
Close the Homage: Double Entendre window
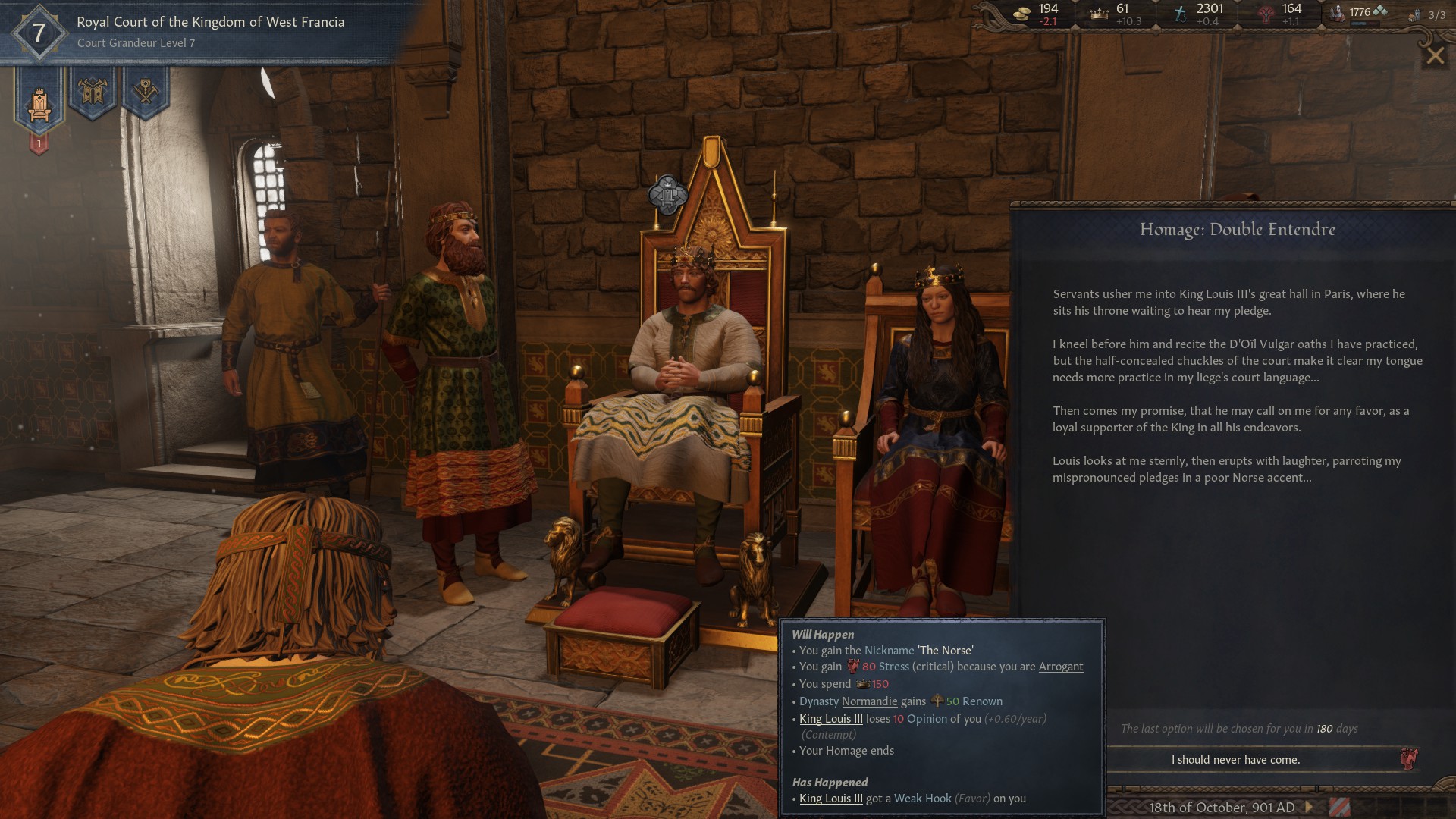pos(1434,56)
